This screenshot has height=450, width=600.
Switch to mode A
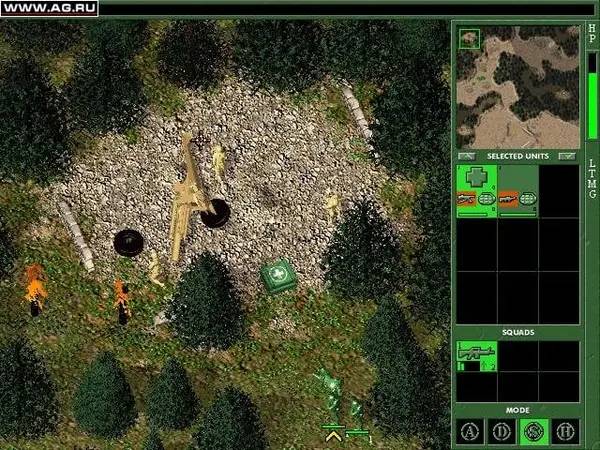pyautogui.click(x=469, y=431)
